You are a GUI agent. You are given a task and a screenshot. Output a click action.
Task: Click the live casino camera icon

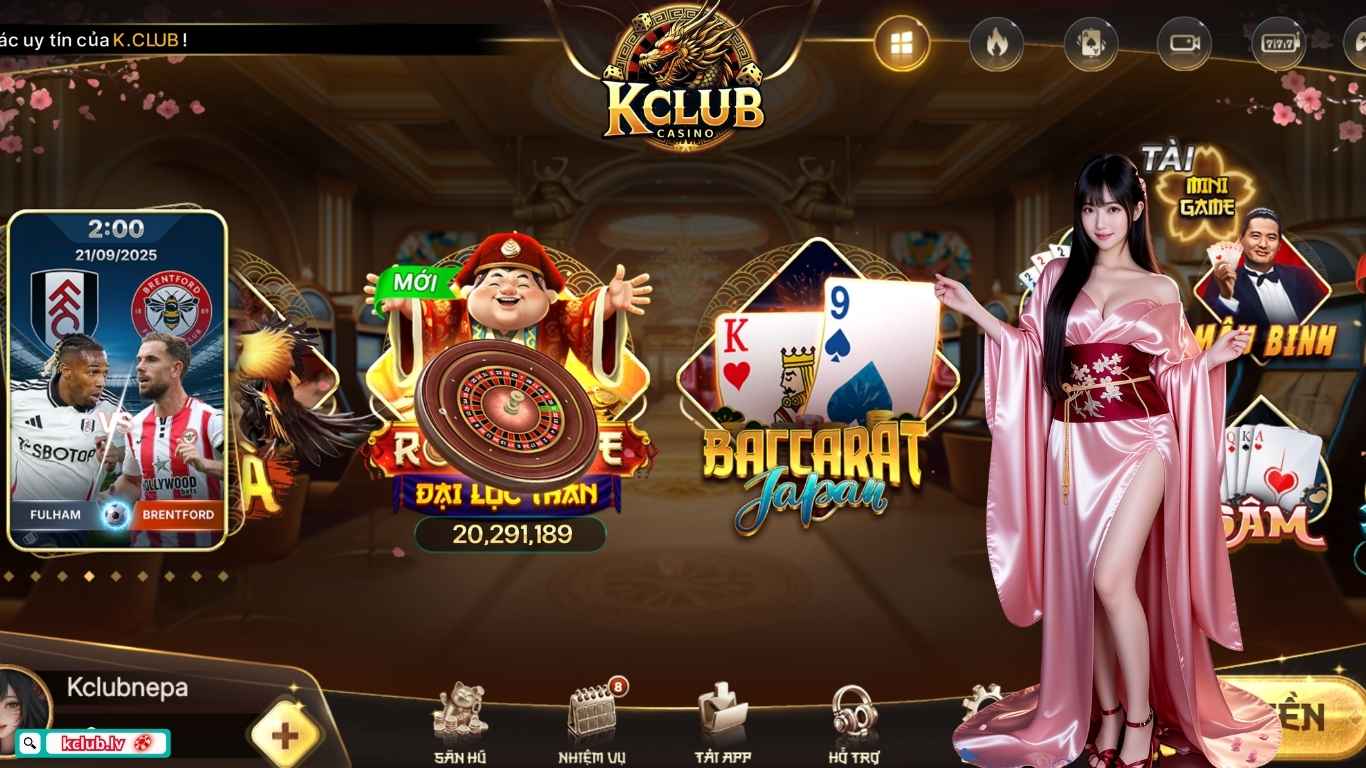(1183, 41)
